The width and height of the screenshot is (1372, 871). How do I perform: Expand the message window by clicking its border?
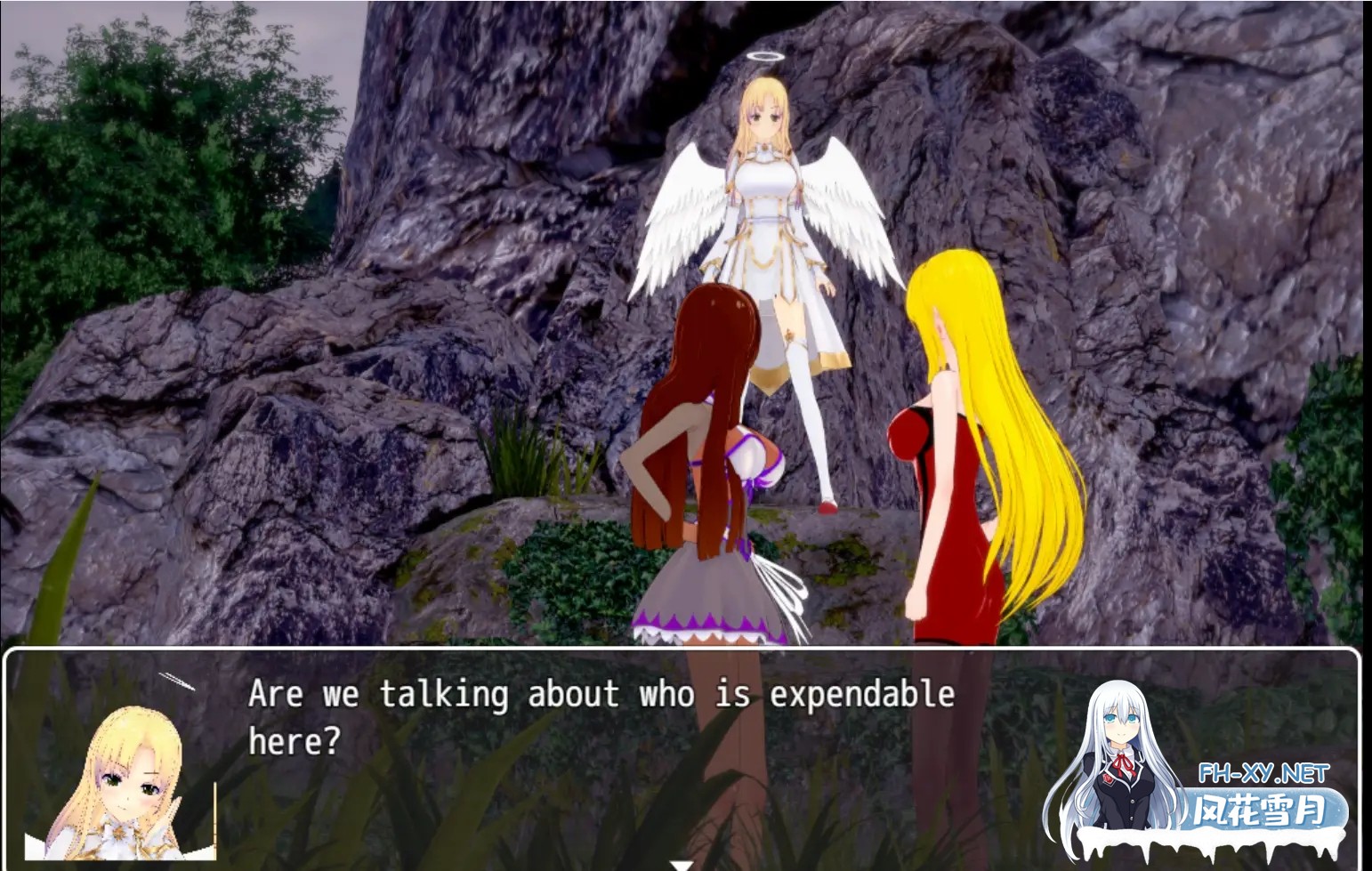click(x=685, y=654)
